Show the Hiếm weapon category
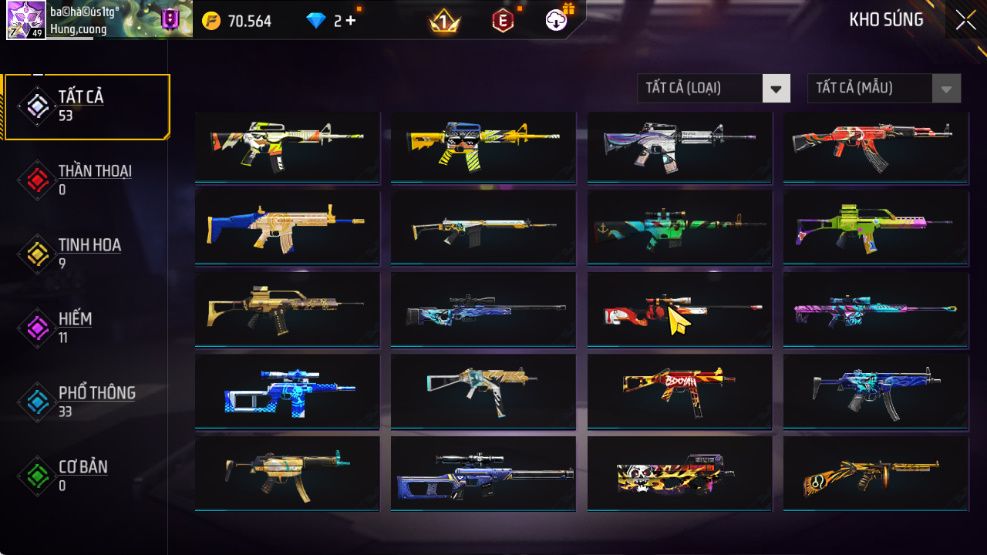 (x=85, y=327)
